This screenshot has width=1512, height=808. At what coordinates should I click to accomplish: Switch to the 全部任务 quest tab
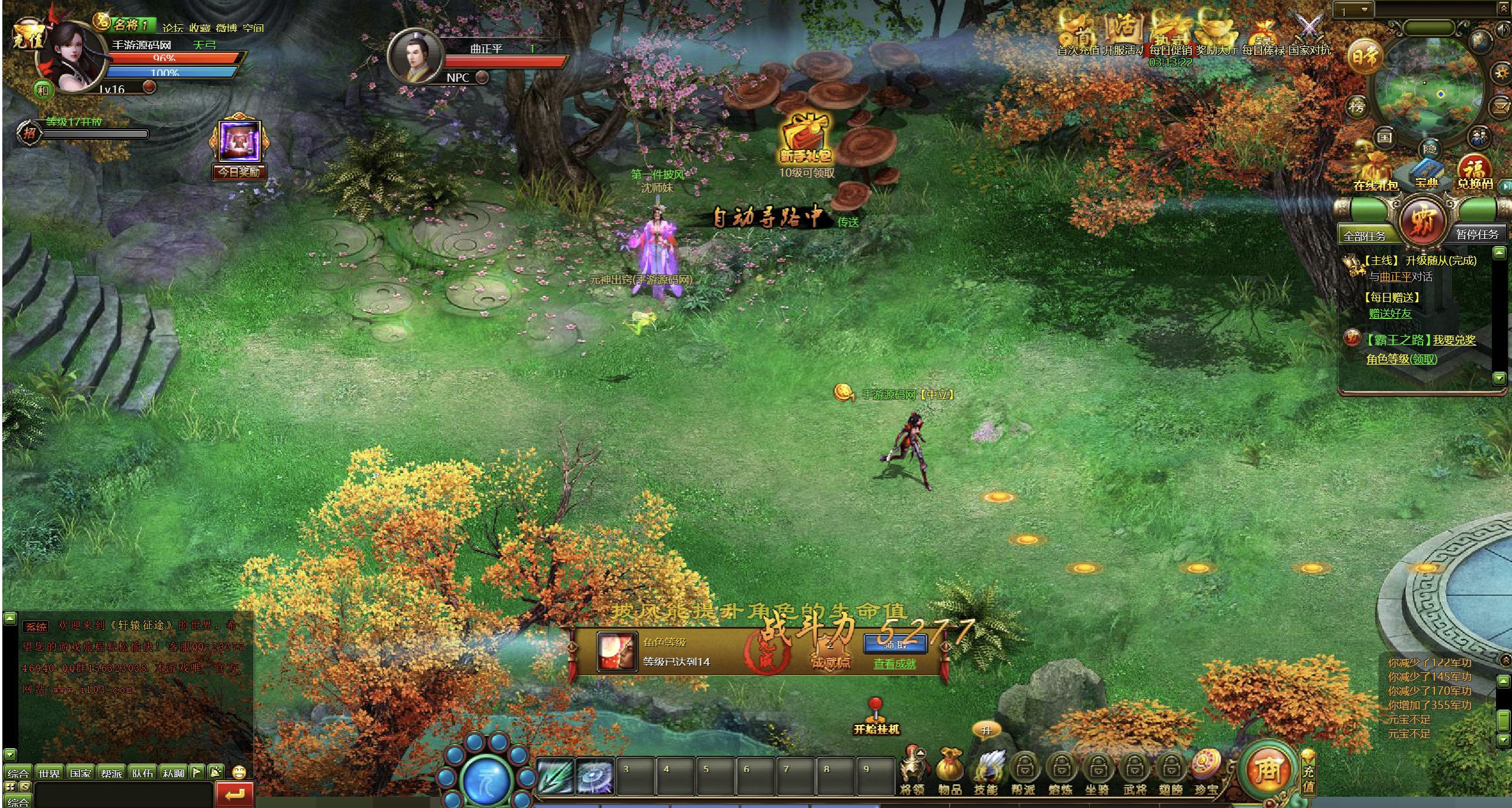click(x=1364, y=236)
